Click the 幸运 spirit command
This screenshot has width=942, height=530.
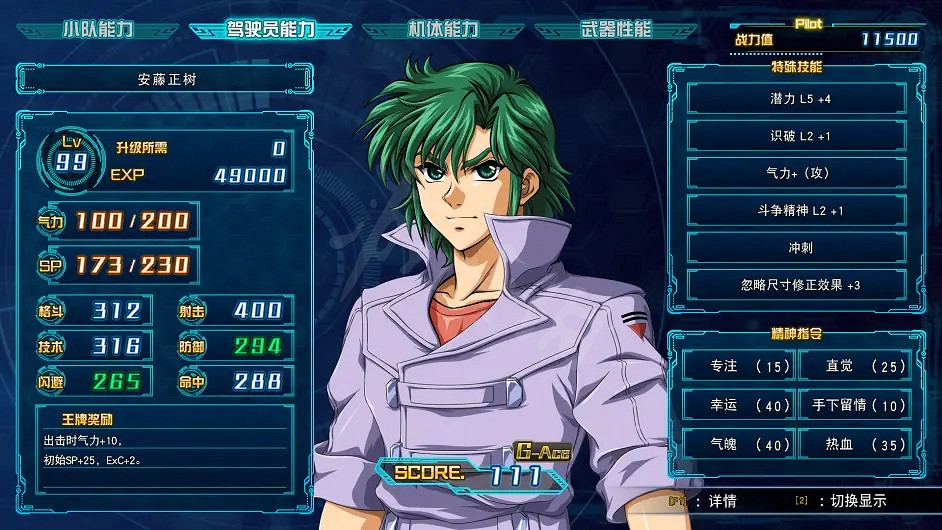(738, 405)
